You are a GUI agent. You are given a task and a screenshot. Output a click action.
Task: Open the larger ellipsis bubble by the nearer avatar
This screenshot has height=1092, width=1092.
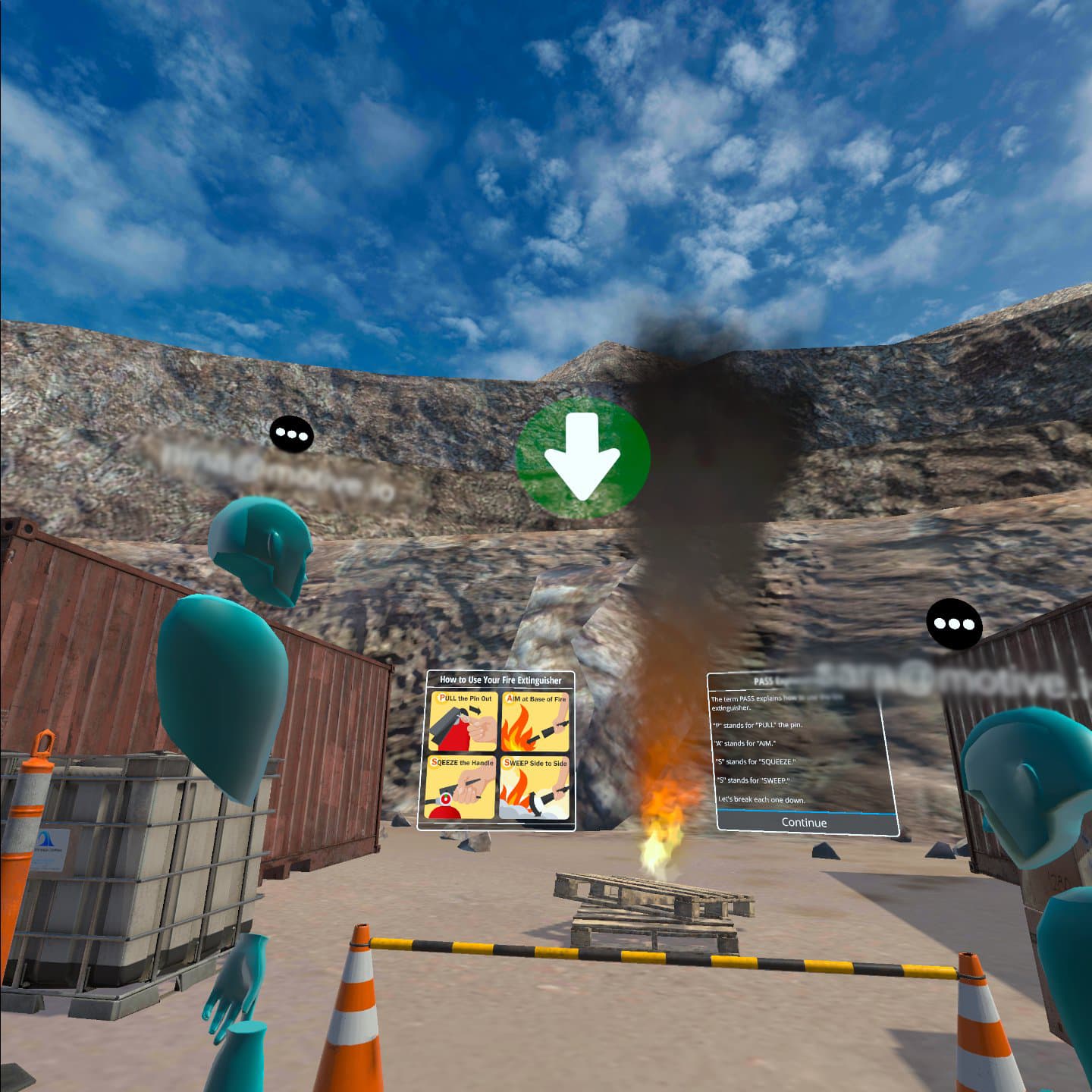954,624
